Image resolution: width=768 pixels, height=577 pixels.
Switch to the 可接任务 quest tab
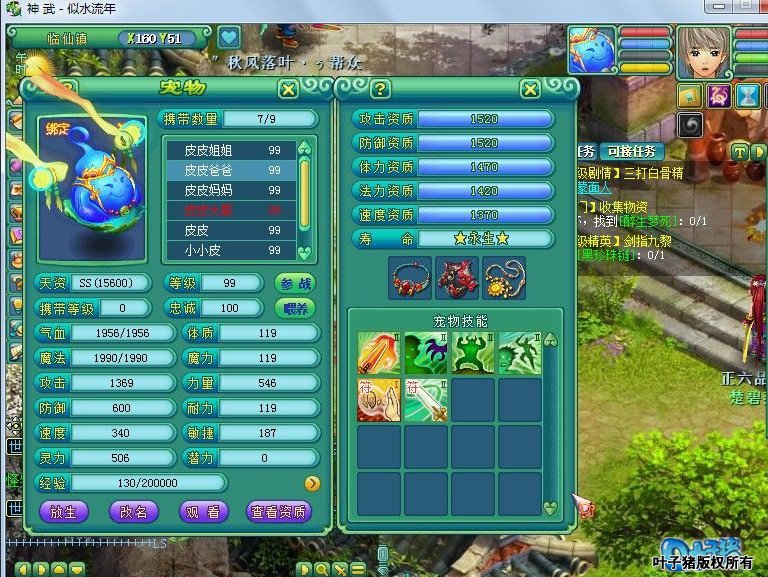click(632, 151)
